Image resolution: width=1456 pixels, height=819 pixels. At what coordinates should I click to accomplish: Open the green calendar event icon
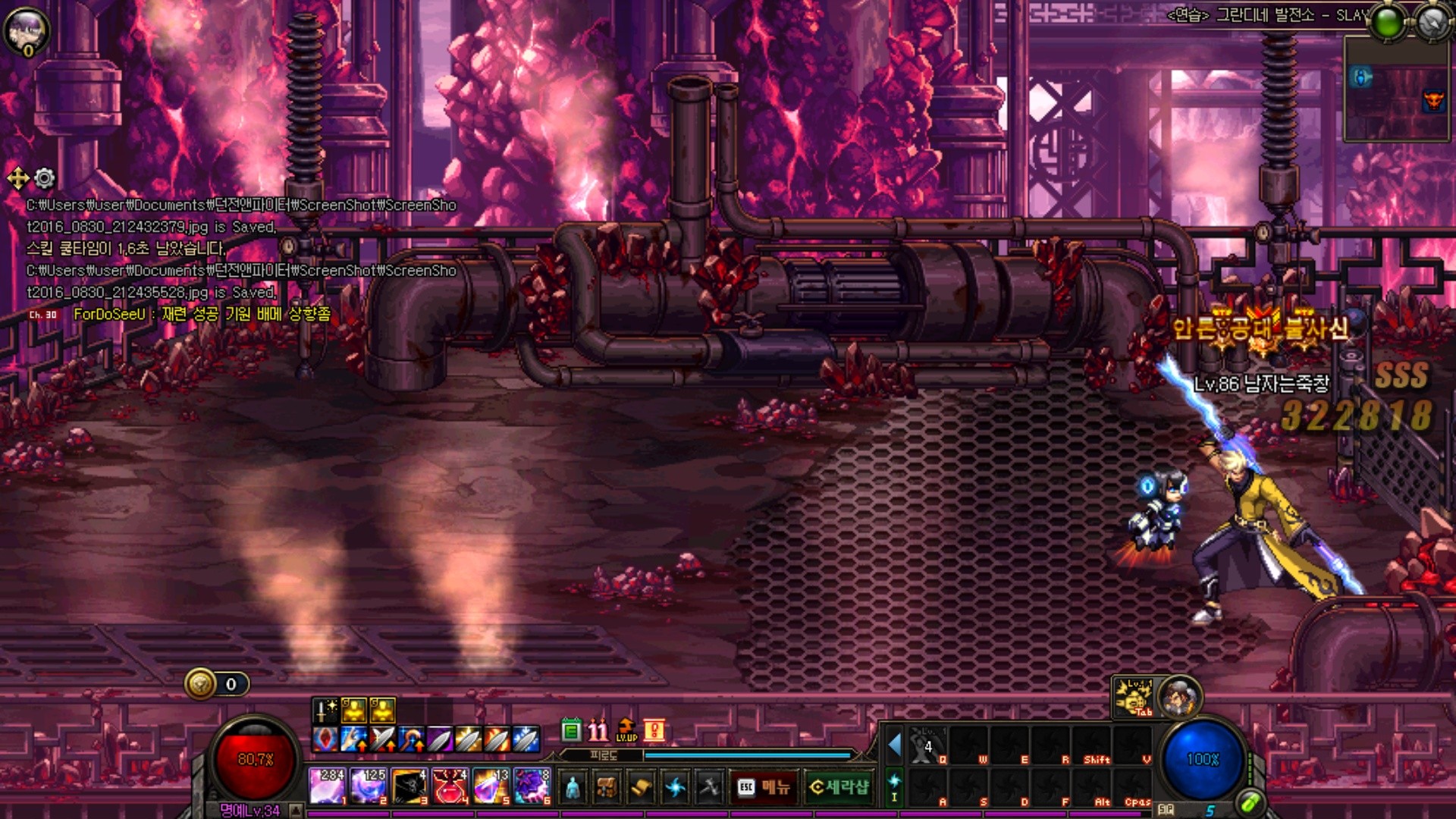[x=571, y=730]
